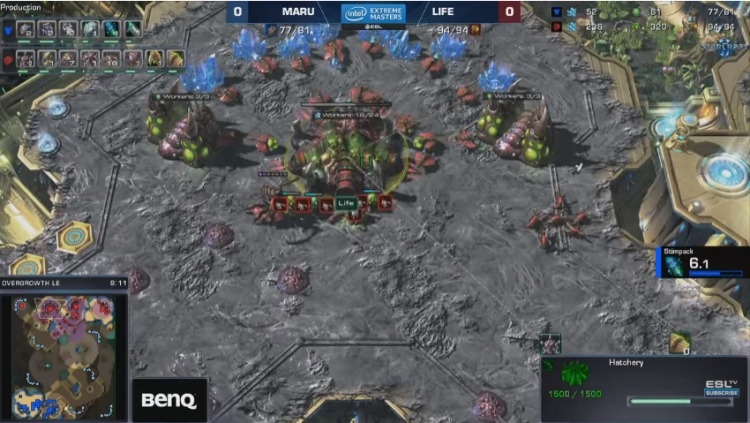Subscribe to the ESL TV channel
The width and height of the screenshot is (750, 423).
(x=721, y=392)
